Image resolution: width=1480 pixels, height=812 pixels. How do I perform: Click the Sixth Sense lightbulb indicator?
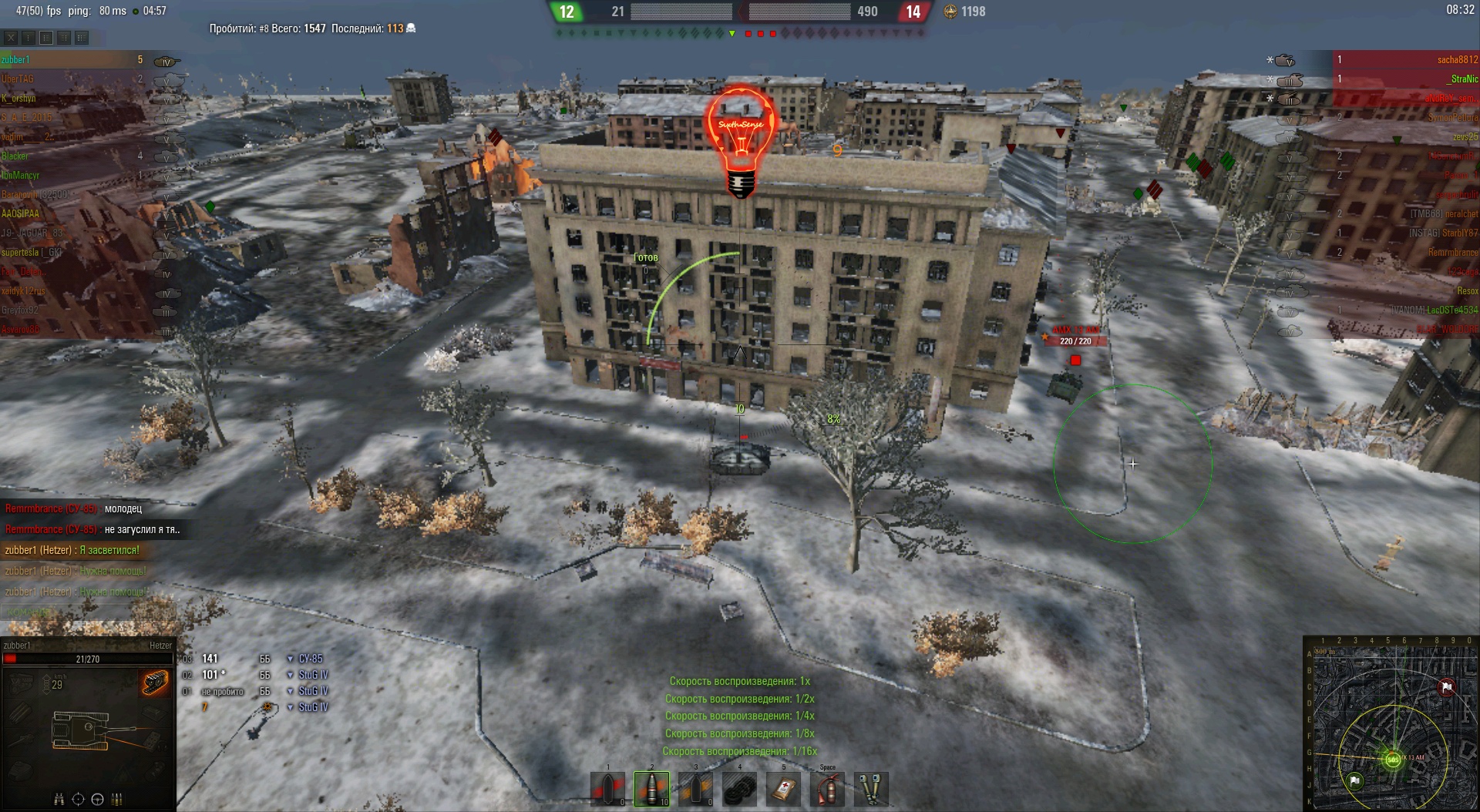740,139
